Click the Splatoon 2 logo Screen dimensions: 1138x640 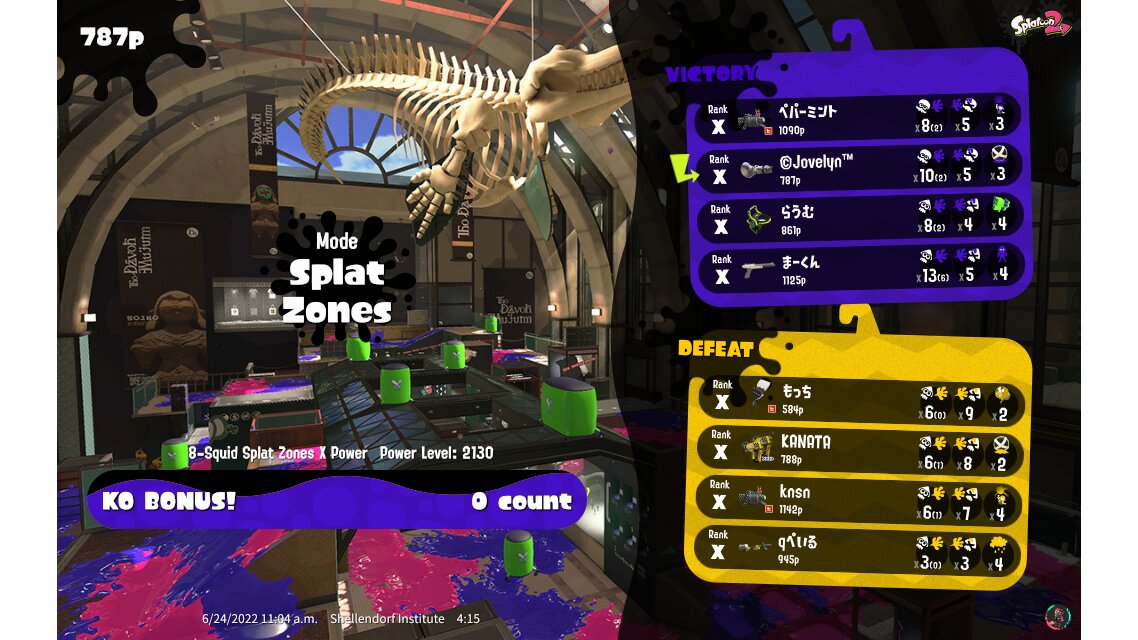coord(1040,25)
